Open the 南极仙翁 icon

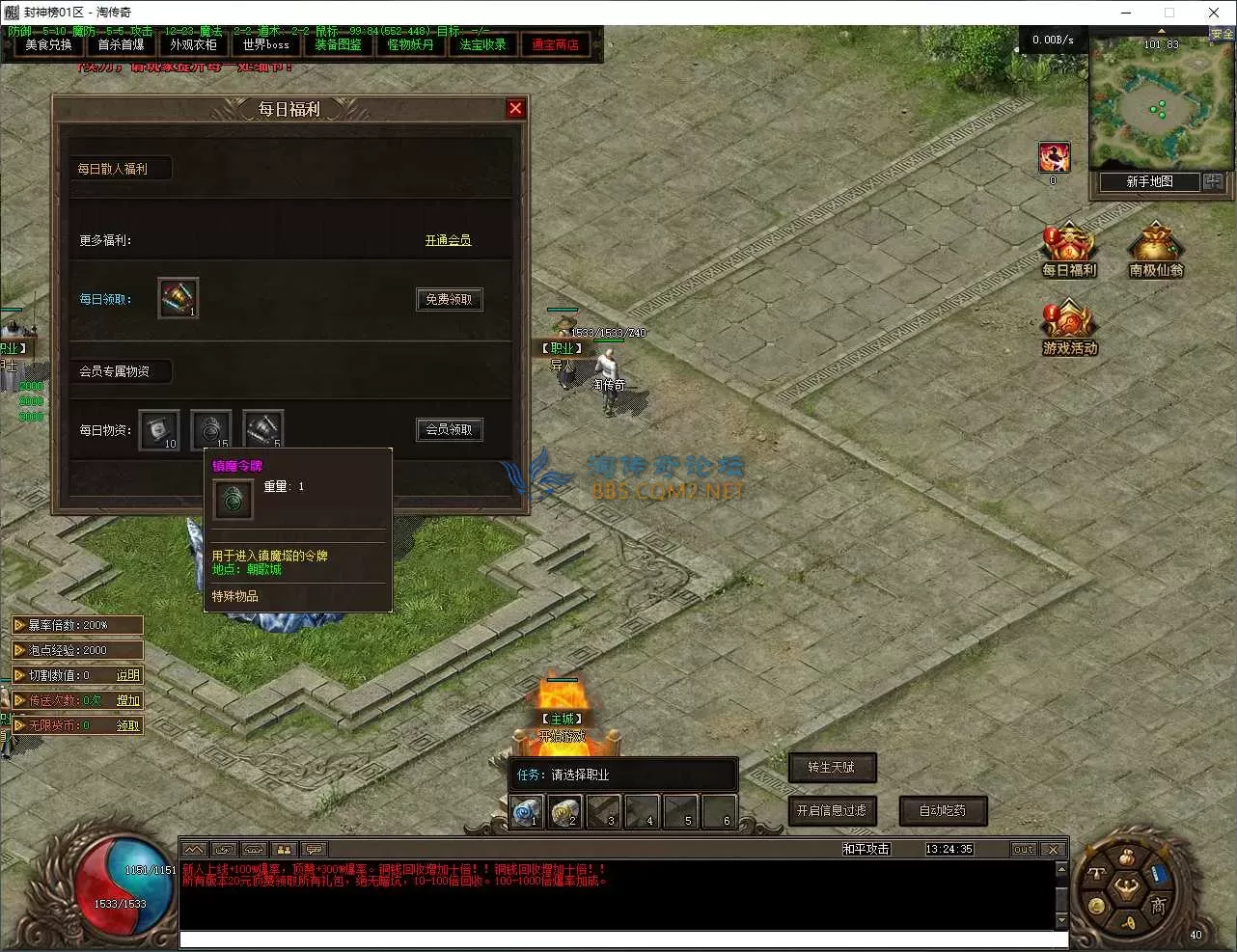click(1155, 251)
